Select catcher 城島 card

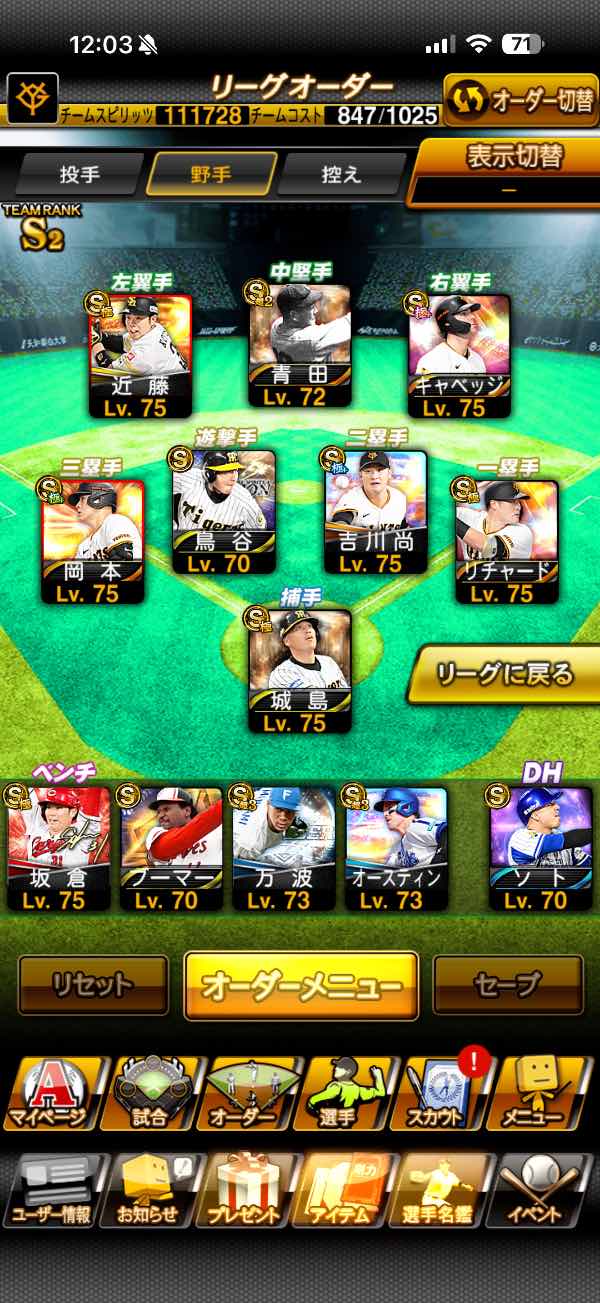300,670
